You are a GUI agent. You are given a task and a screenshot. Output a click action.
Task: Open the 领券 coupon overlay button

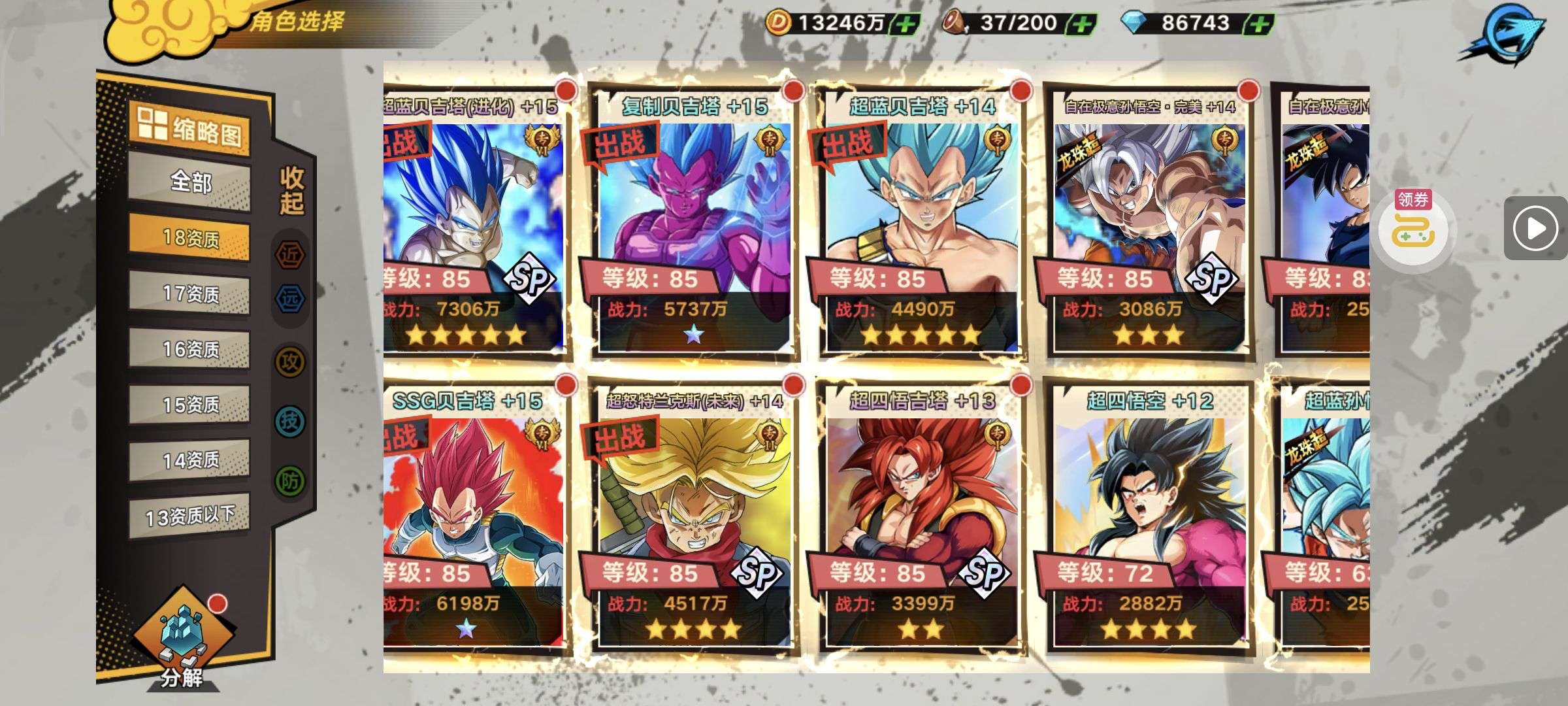click(x=1413, y=227)
